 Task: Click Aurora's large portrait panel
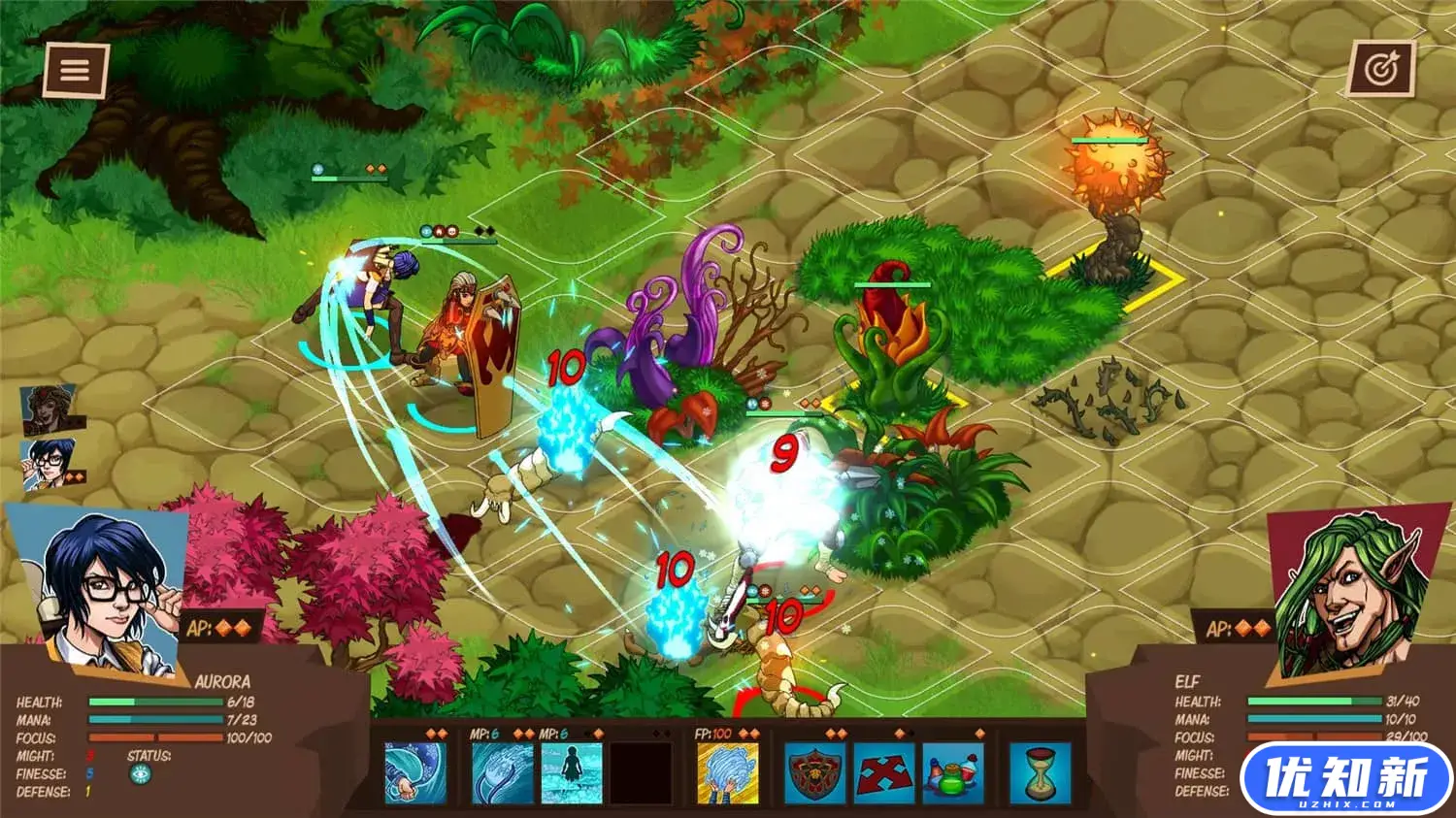click(x=97, y=582)
